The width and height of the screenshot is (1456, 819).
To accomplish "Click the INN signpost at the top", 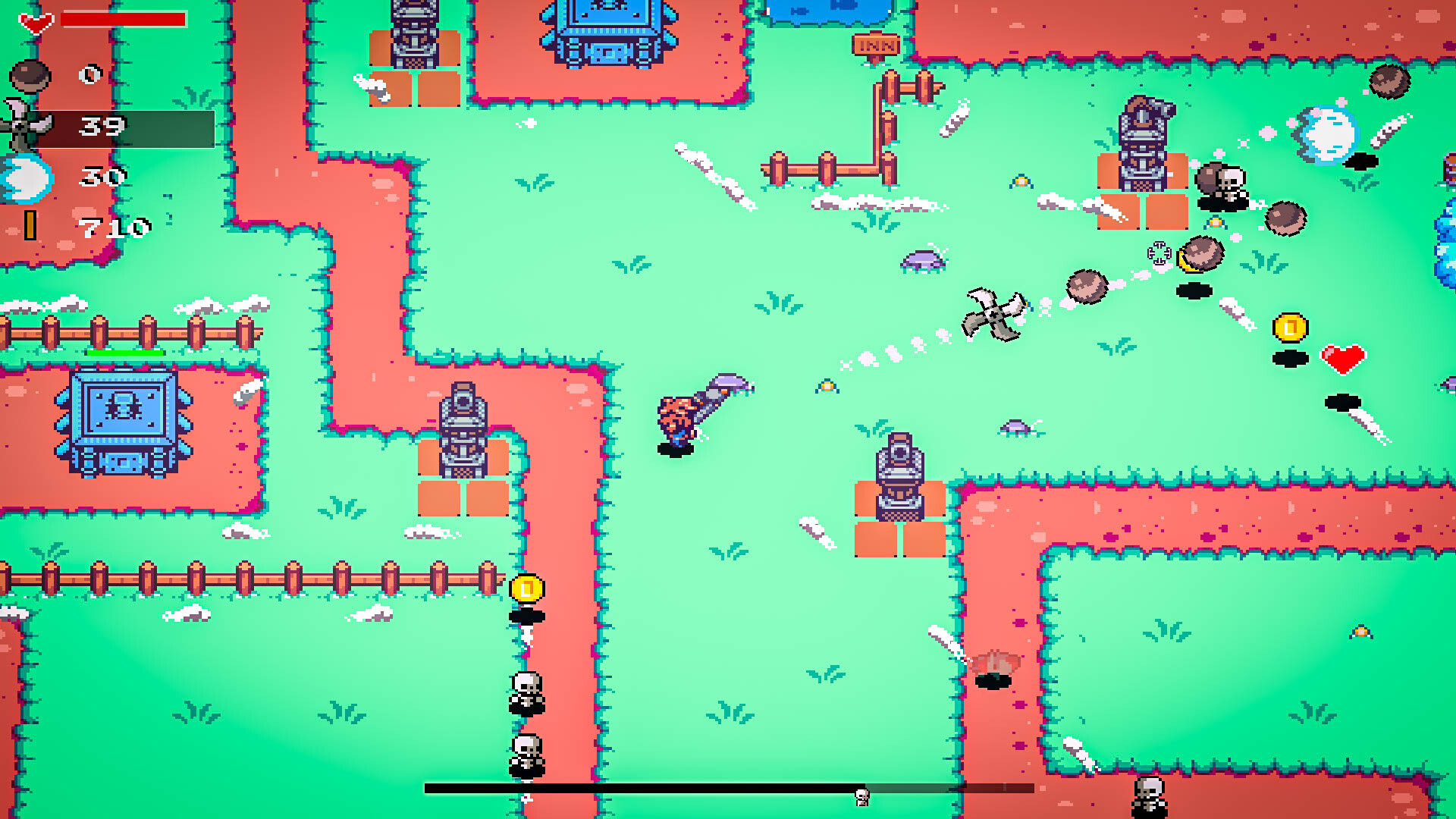I will pos(877,45).
